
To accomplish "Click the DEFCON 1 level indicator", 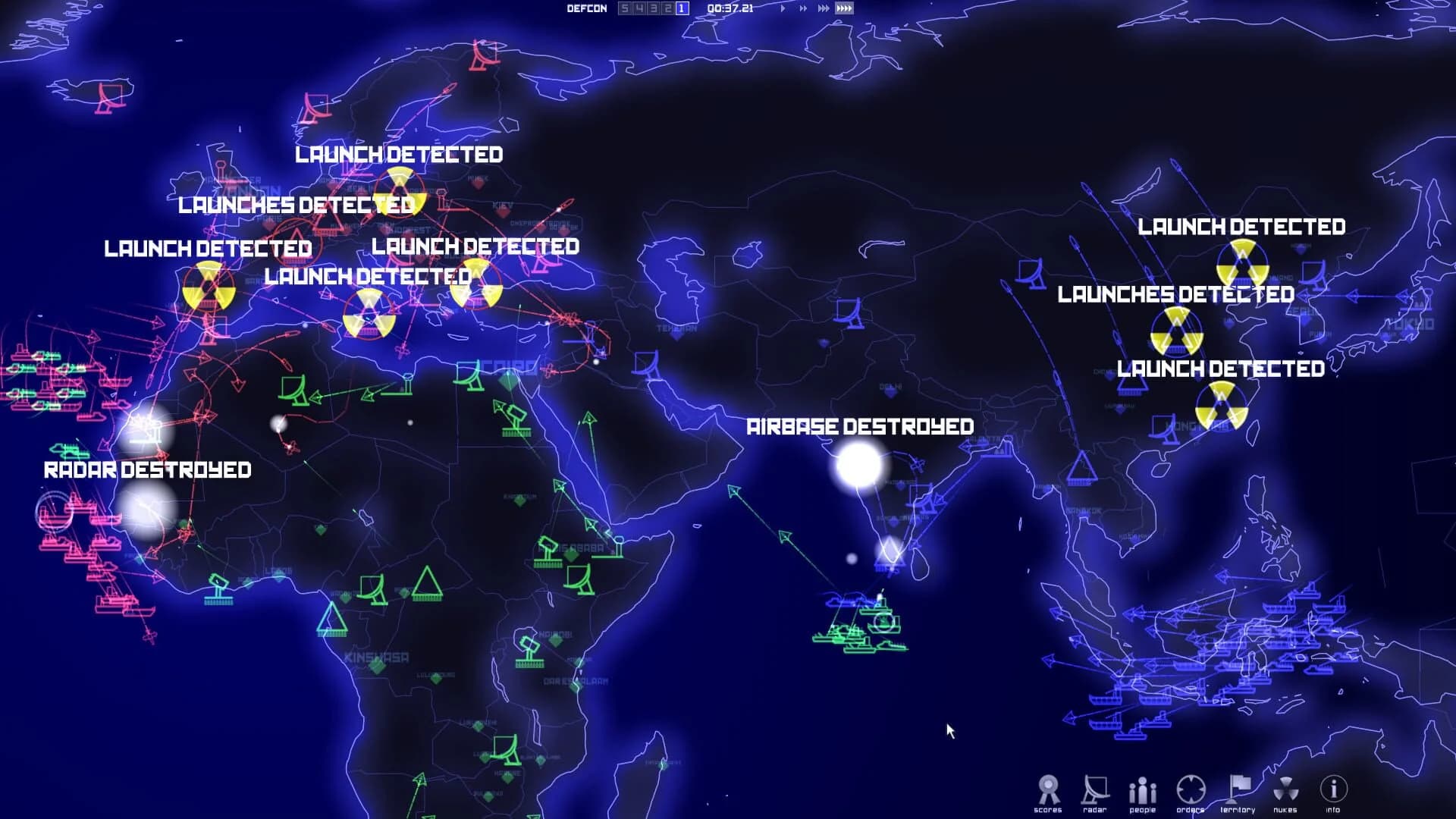I will [x=681, y=8].
